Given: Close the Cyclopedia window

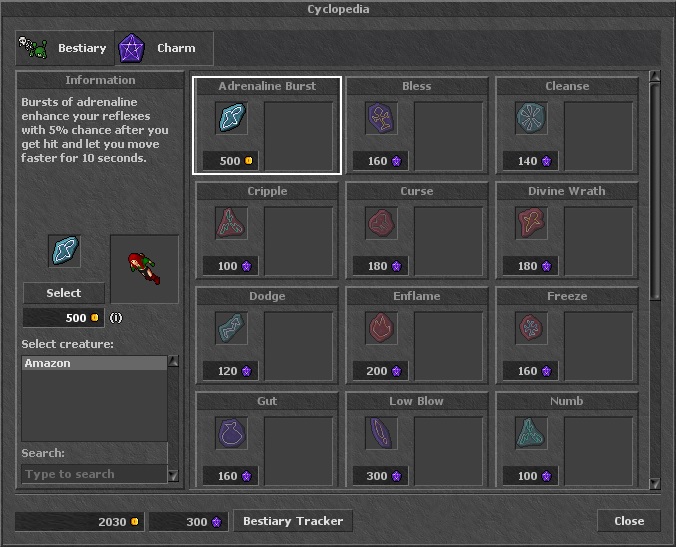Looking at the screenshot, I should click(628, 521).
